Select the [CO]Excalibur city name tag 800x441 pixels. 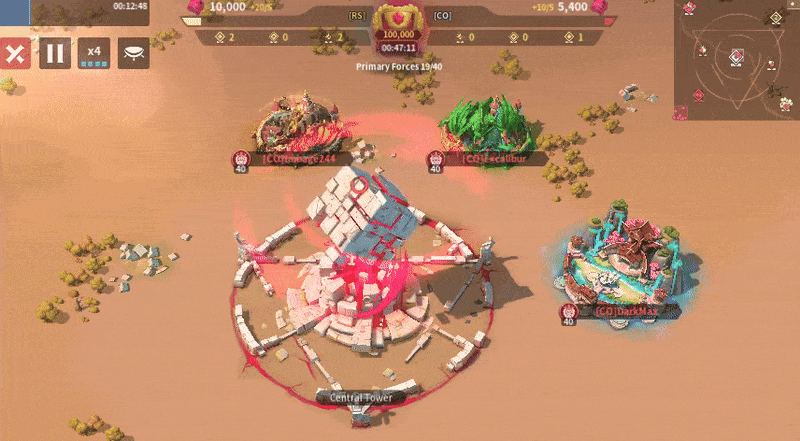click(489, 158)
